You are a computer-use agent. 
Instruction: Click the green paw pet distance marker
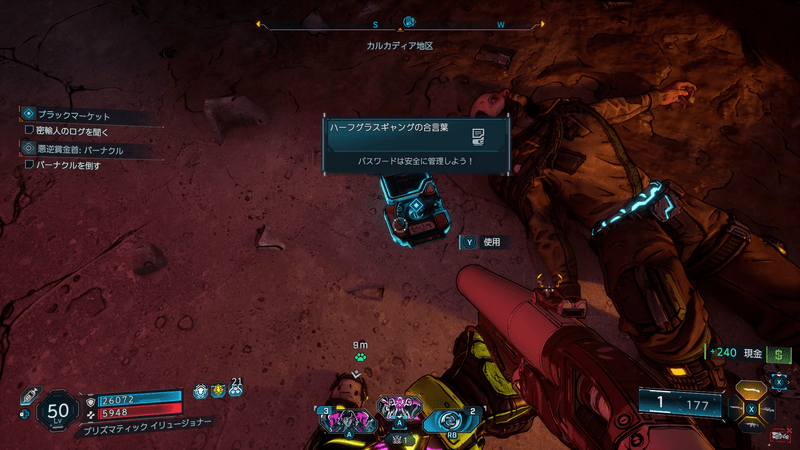[x=359, y=356]
